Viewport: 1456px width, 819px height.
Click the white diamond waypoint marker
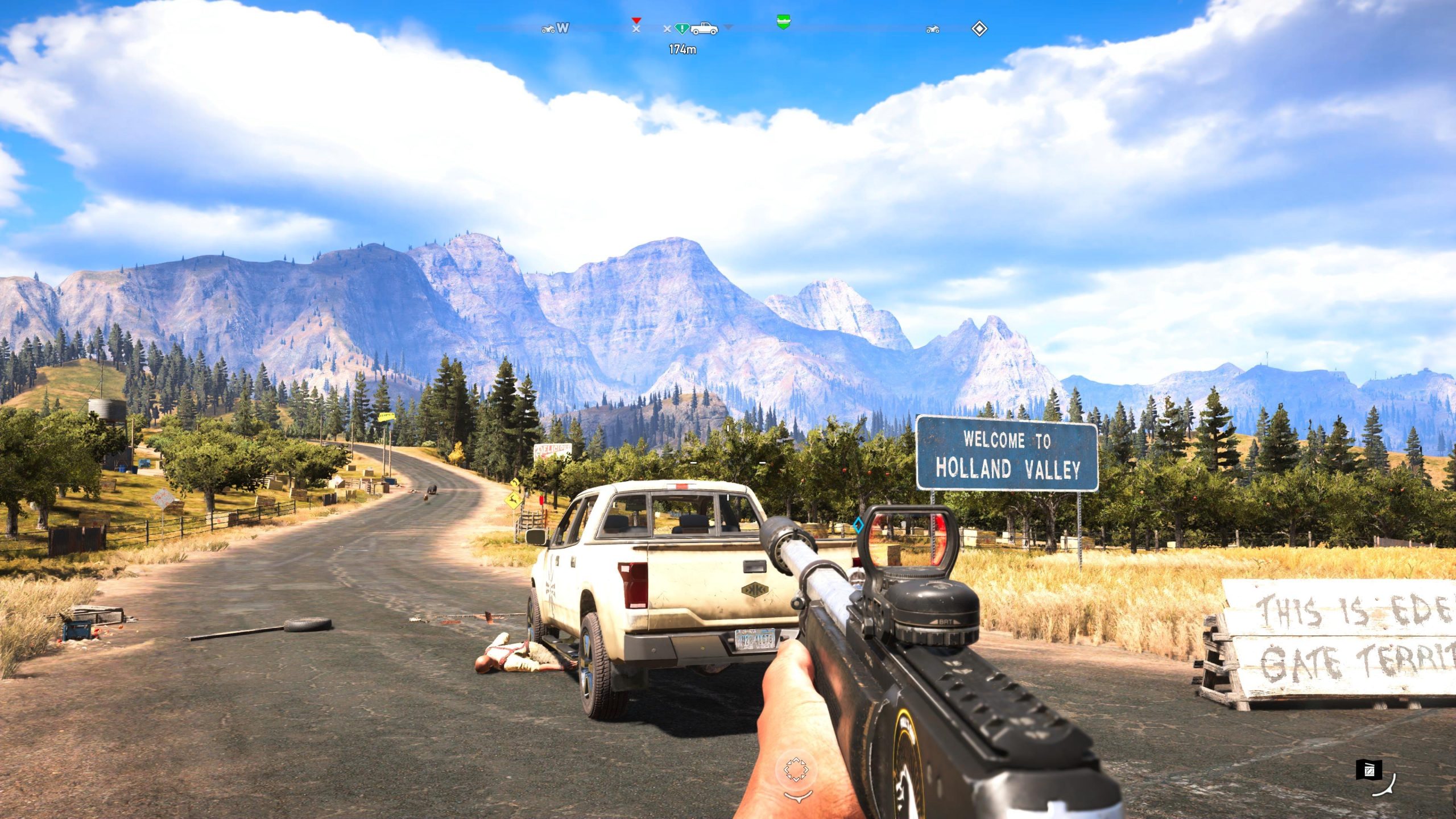click(x=979, y=28)
